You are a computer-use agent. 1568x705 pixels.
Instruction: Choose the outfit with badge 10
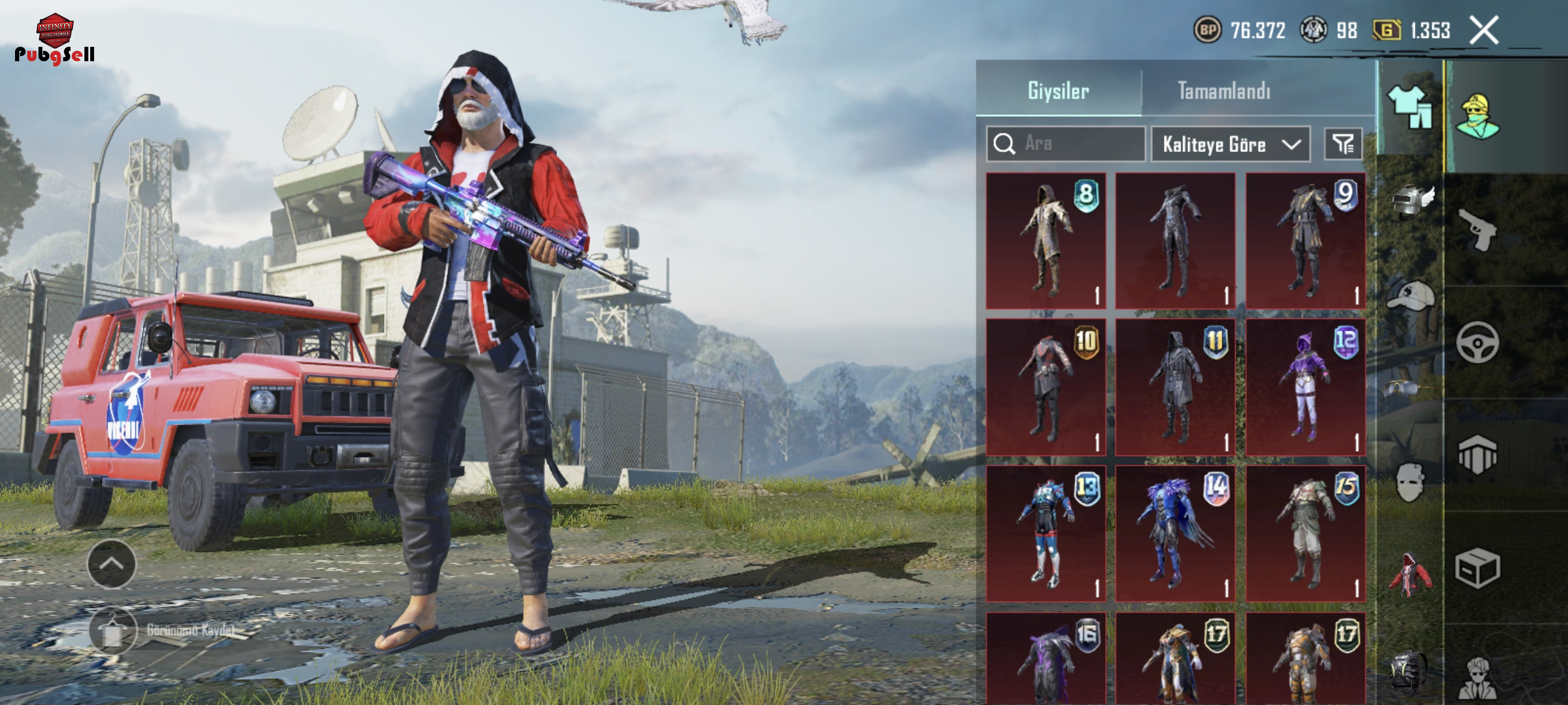(1045, 387)
